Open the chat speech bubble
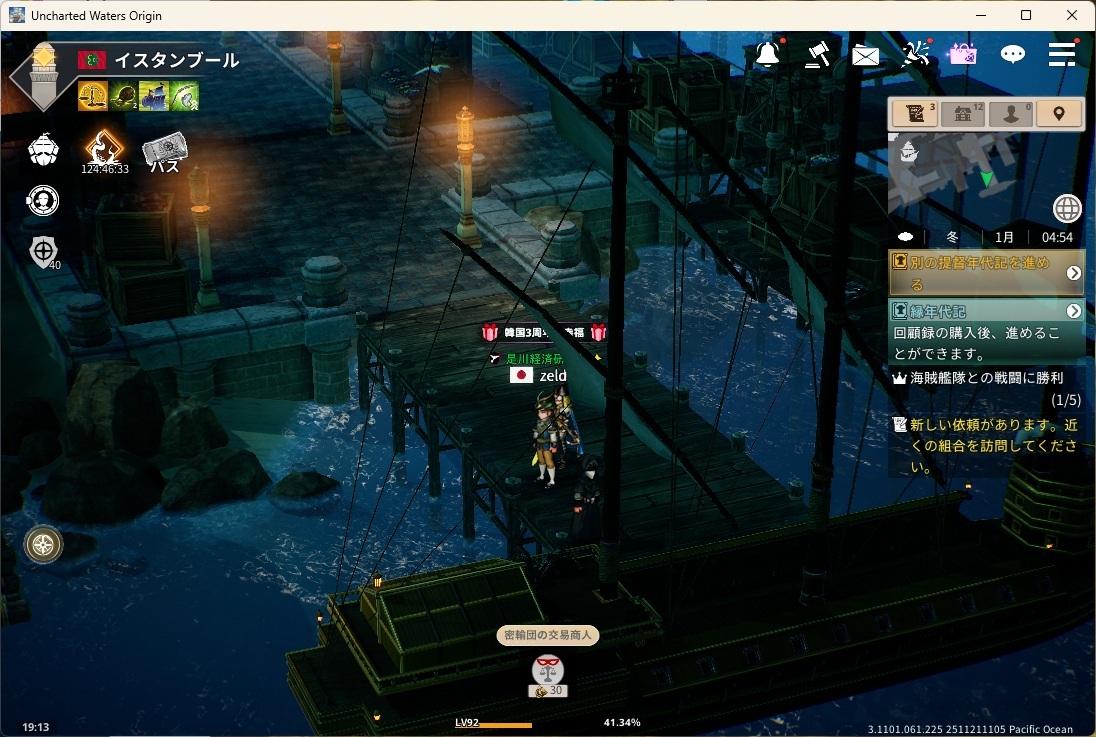Screen dimensions: 1096x737 (1014, 54)
